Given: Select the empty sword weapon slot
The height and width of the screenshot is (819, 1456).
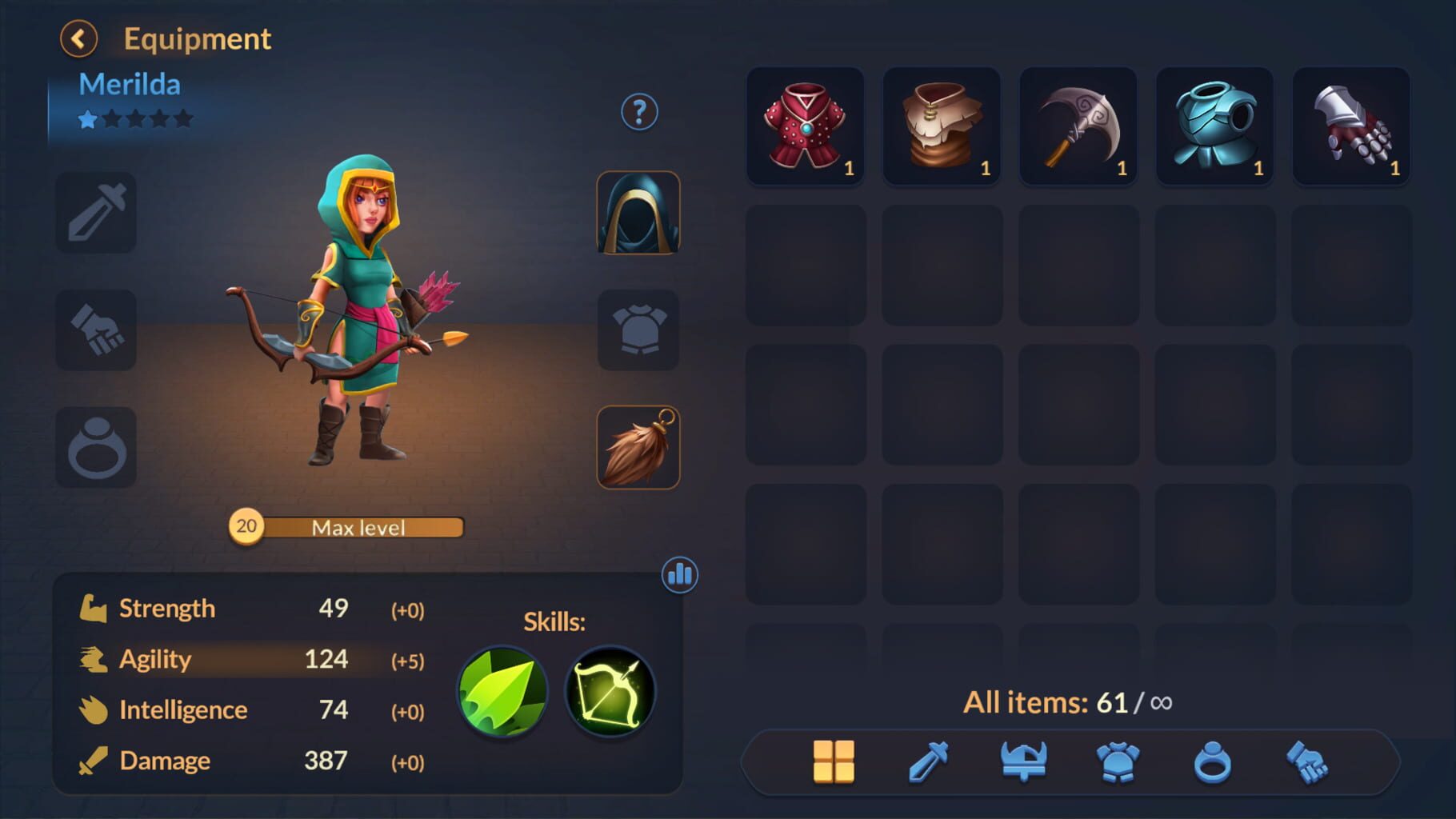Looking at the screenshot, I should pos(96,213).
